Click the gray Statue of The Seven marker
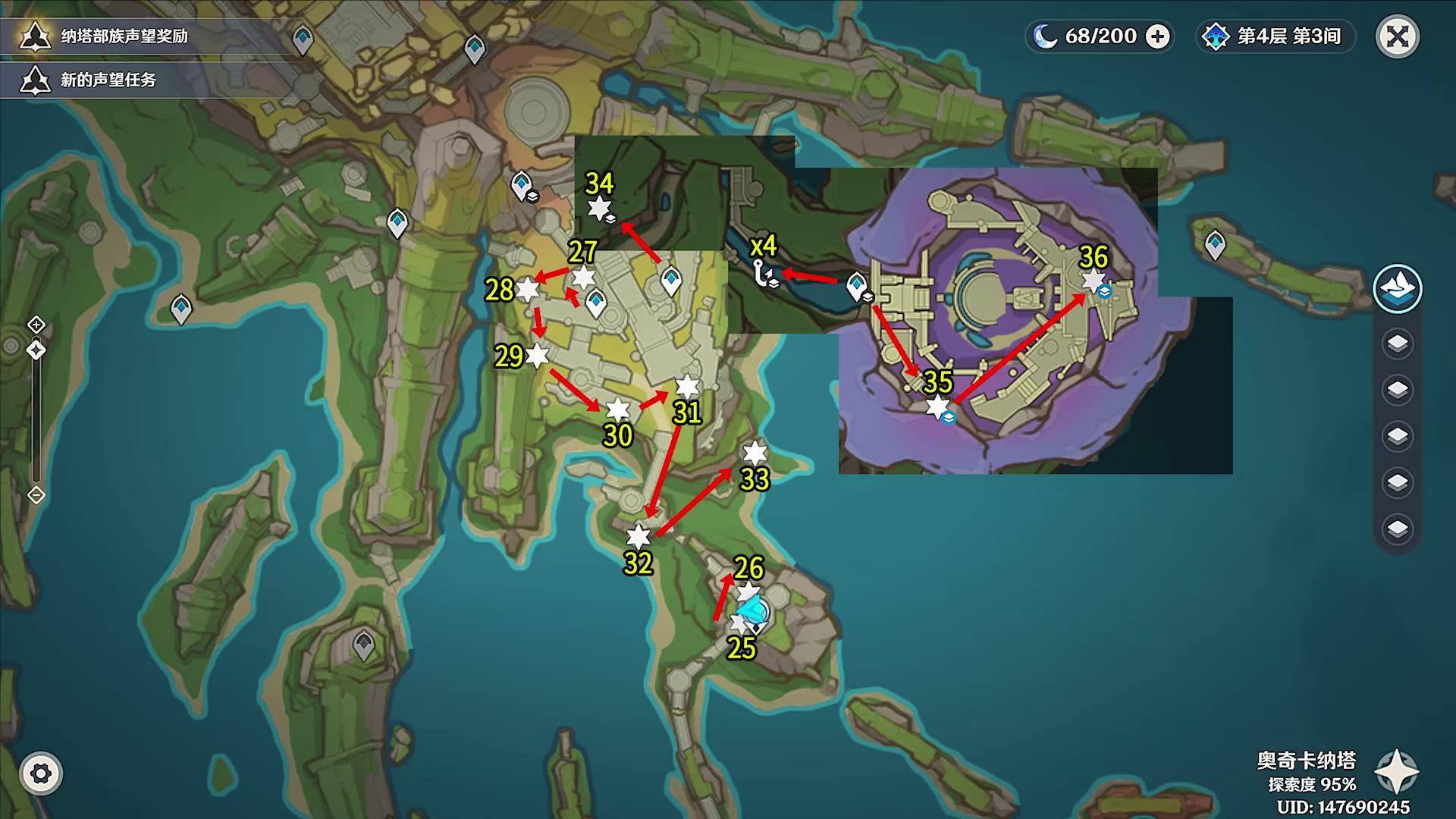 point(364,647)
